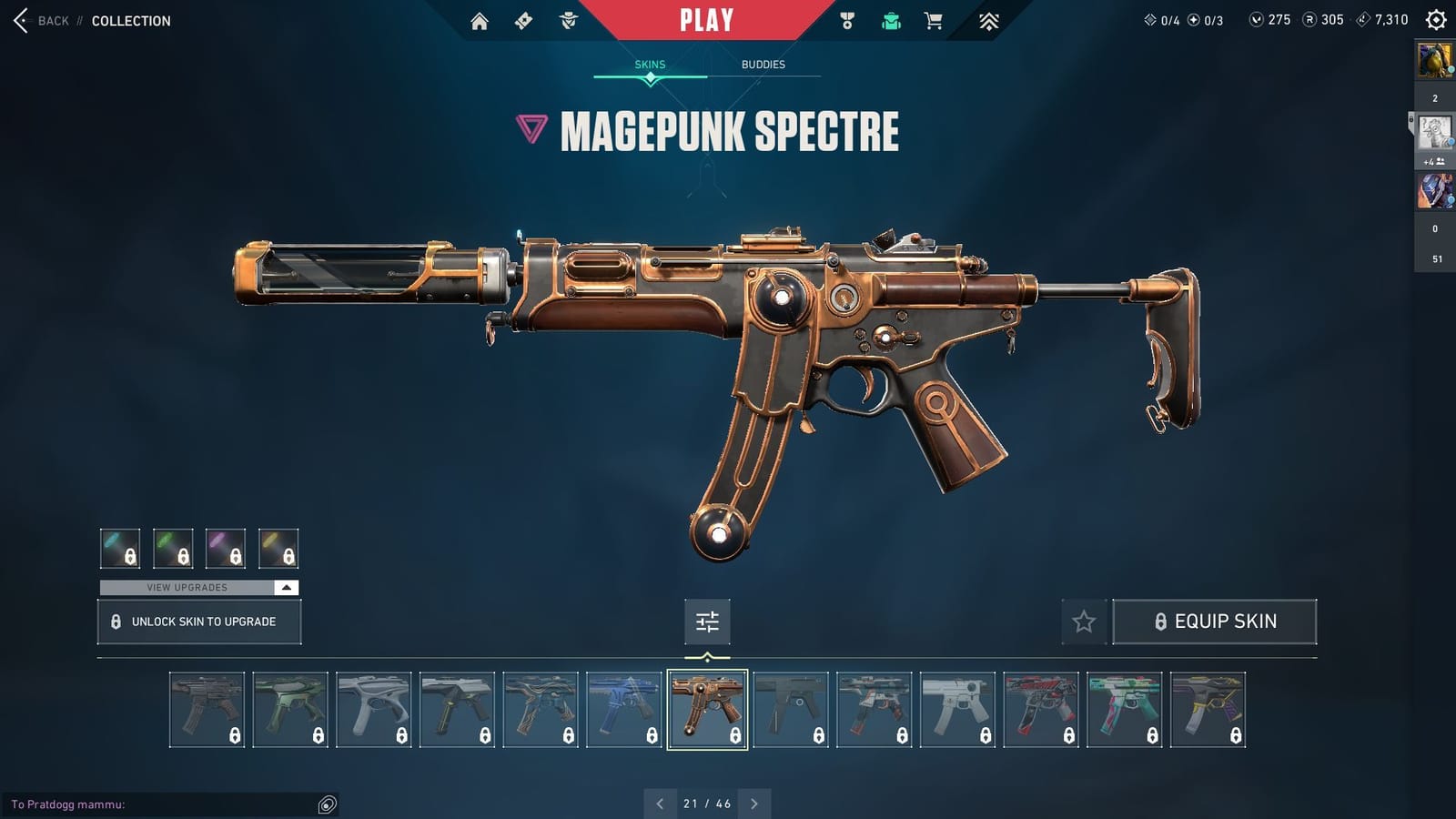Open the Agents section icon
The width and height of the screenshot is (1456, 819).
[x=569, y=19]
